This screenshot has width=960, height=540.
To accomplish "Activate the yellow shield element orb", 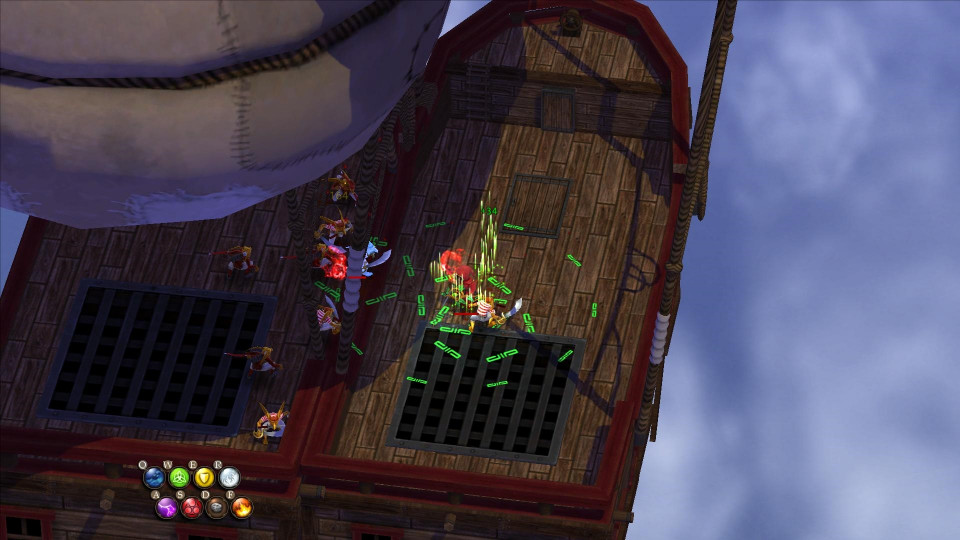I will coord(204,478).
